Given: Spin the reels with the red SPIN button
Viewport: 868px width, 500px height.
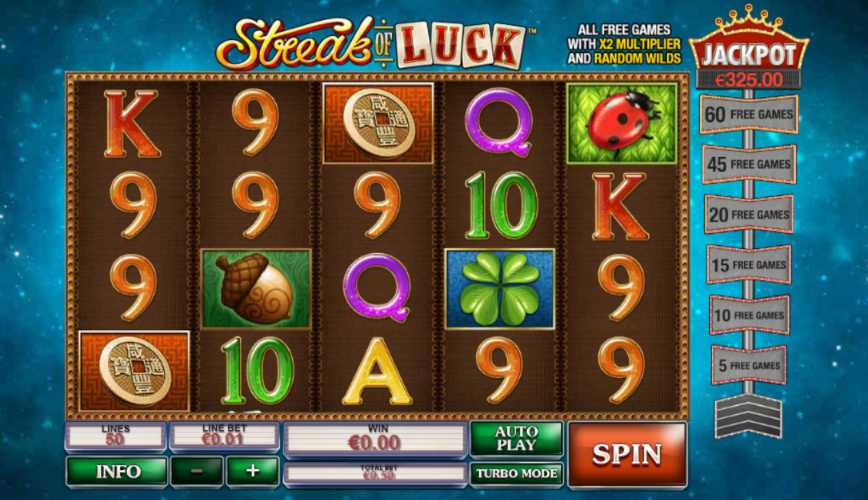Looking at the screenshot, I should [627, 455].
